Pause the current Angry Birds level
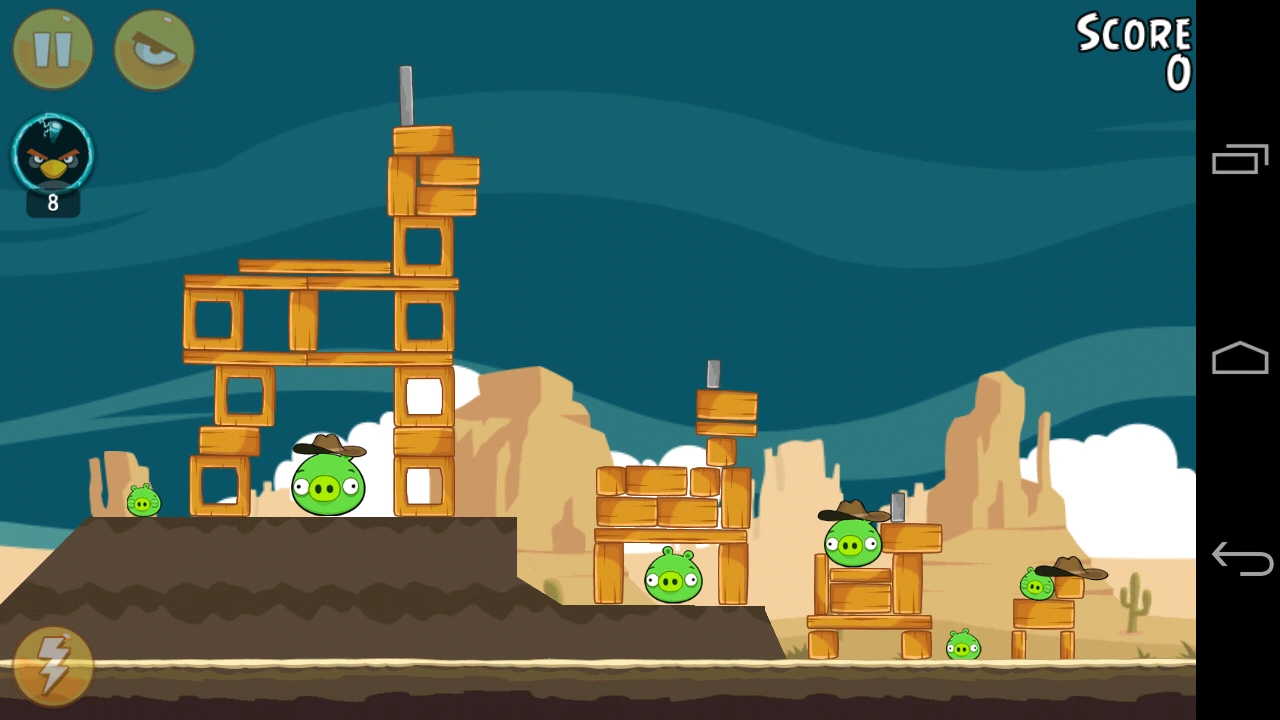This screenshot has width=1280, height=720. click(53, 48)
